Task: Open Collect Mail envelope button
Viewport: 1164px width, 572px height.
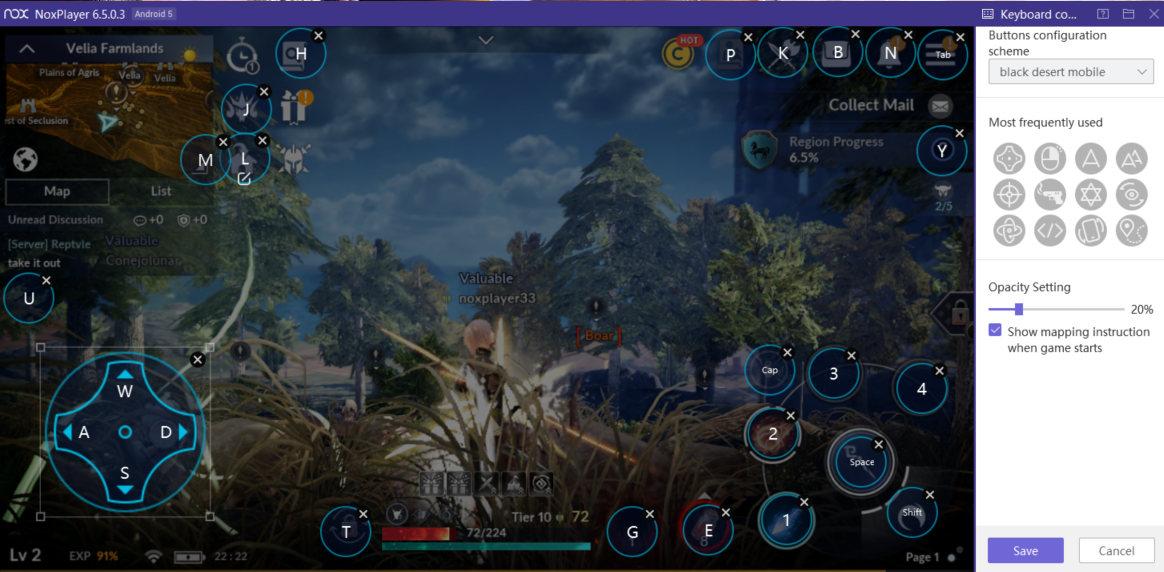Action: tap(939, 105)
